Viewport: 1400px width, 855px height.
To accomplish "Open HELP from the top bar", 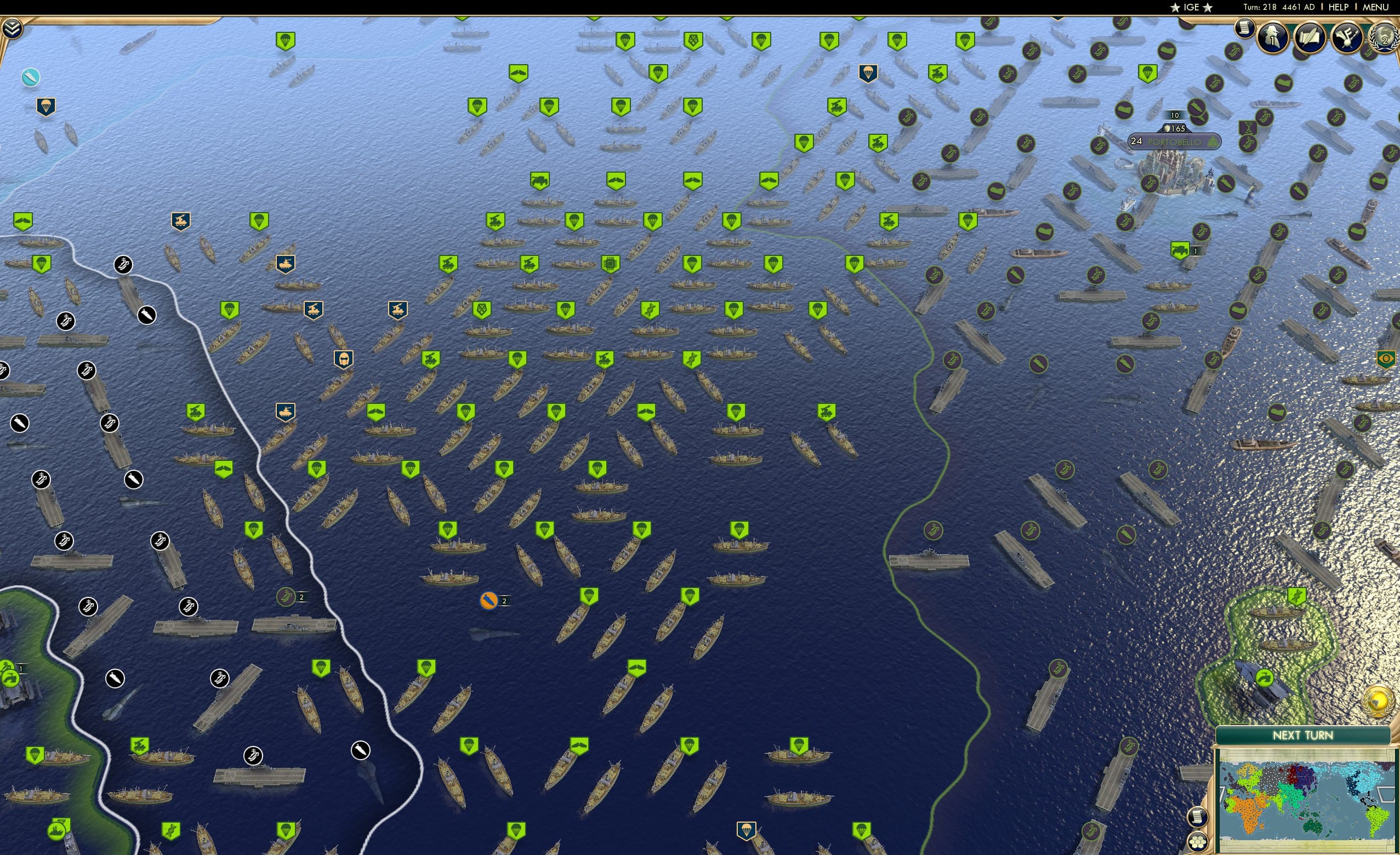I will 1339,7.
